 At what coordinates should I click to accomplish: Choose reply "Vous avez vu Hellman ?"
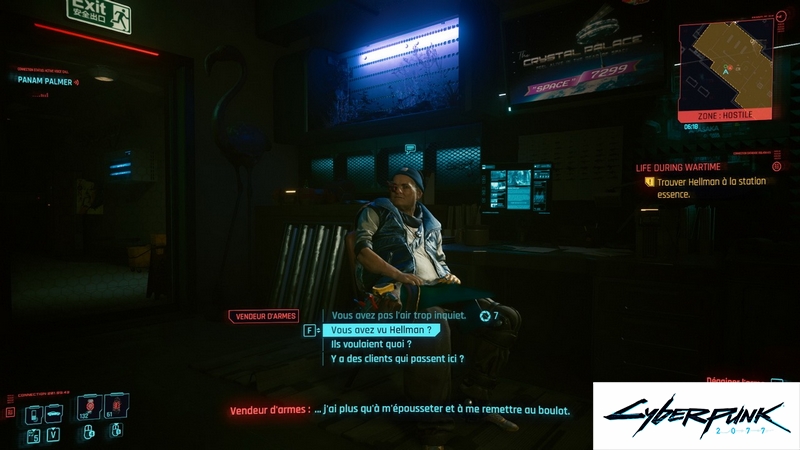pos(381,330)
